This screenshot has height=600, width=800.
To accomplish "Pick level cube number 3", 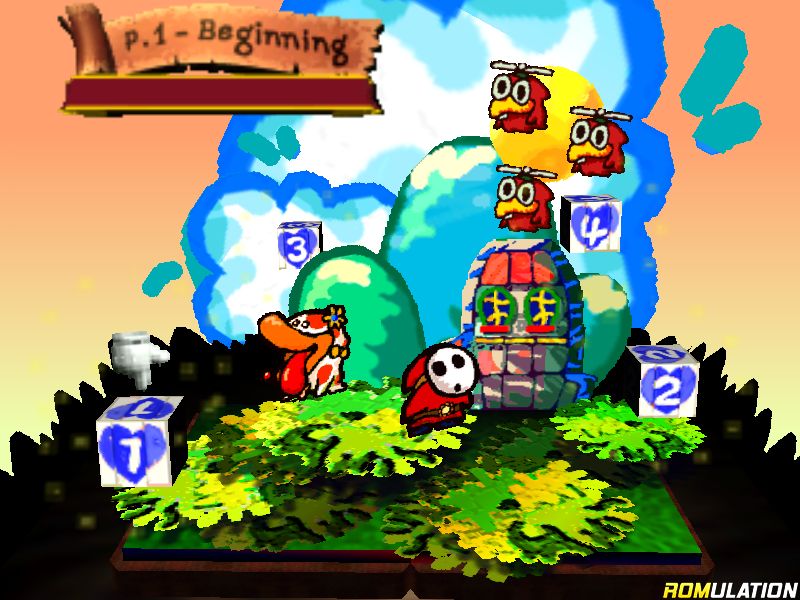I will tap(297, 244).
